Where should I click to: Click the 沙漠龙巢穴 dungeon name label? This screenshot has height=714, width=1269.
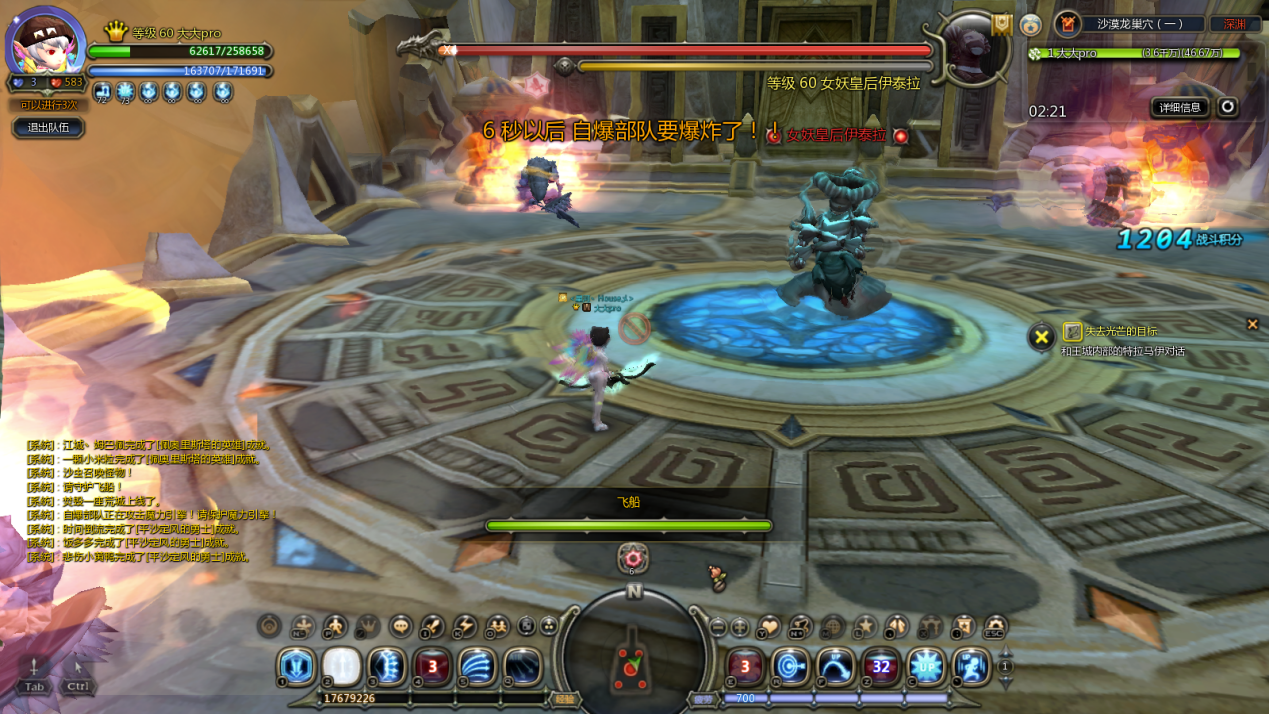[1140, 24]
